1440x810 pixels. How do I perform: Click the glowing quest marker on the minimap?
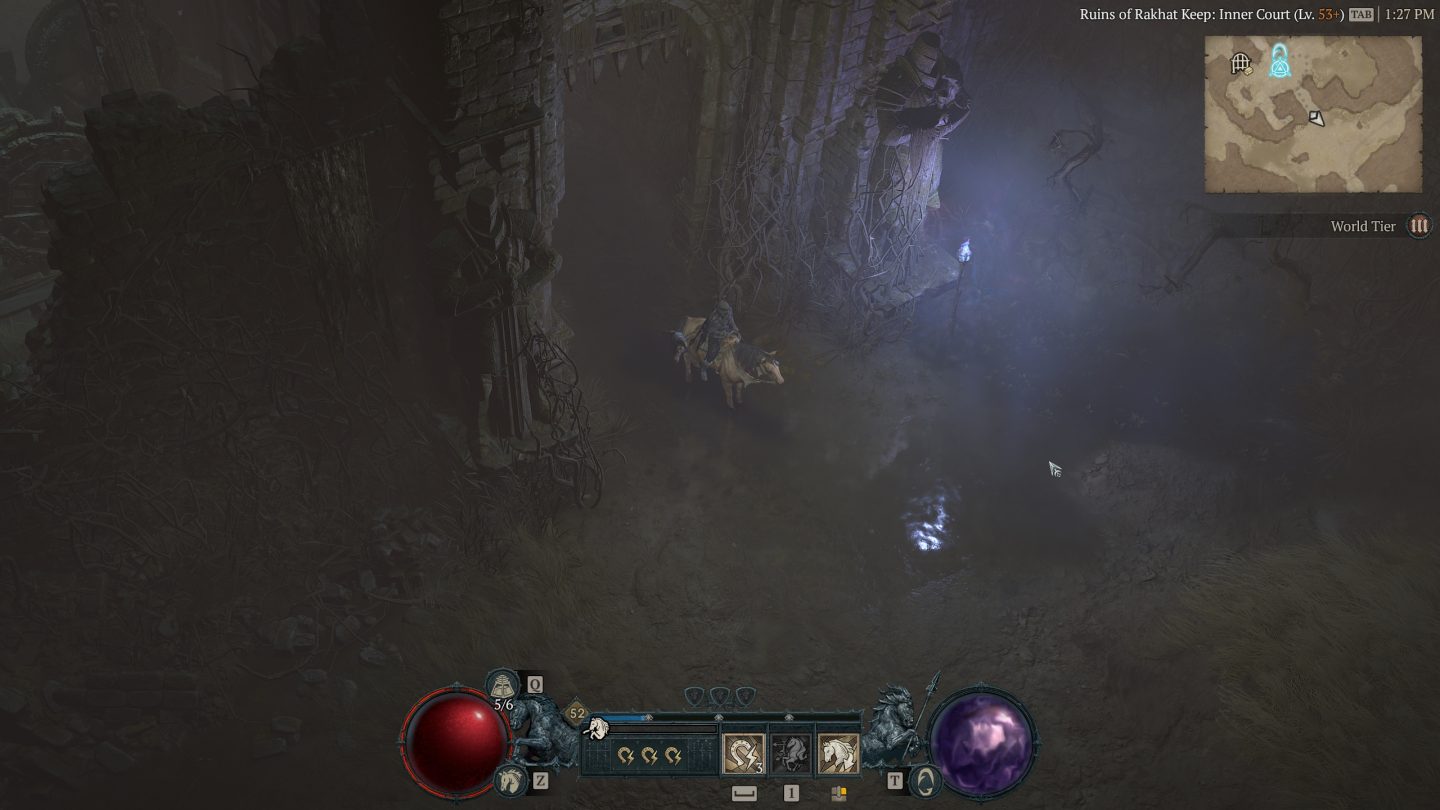tap(1281, 64)
